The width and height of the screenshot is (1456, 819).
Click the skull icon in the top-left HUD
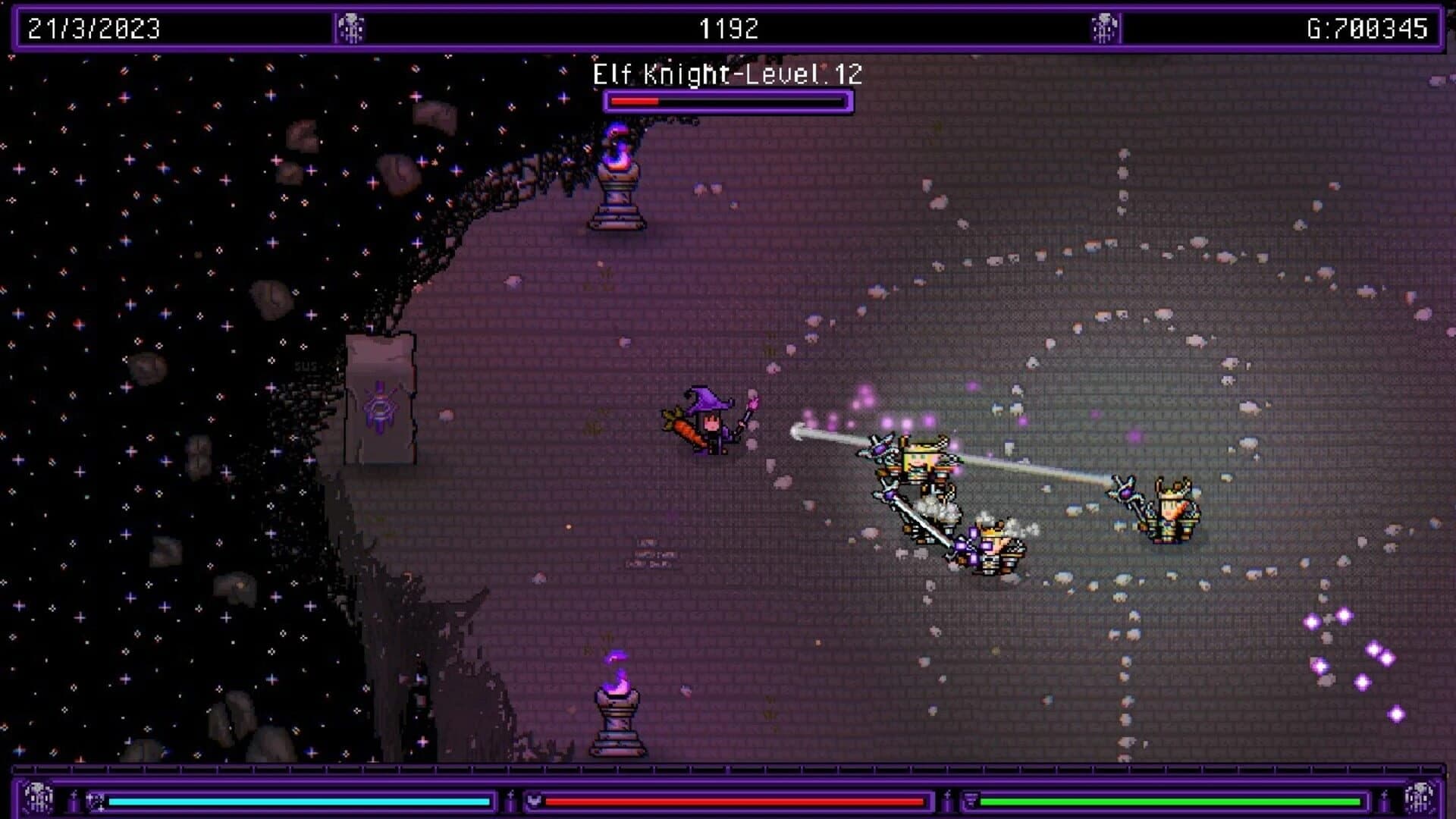pos(349,27)
